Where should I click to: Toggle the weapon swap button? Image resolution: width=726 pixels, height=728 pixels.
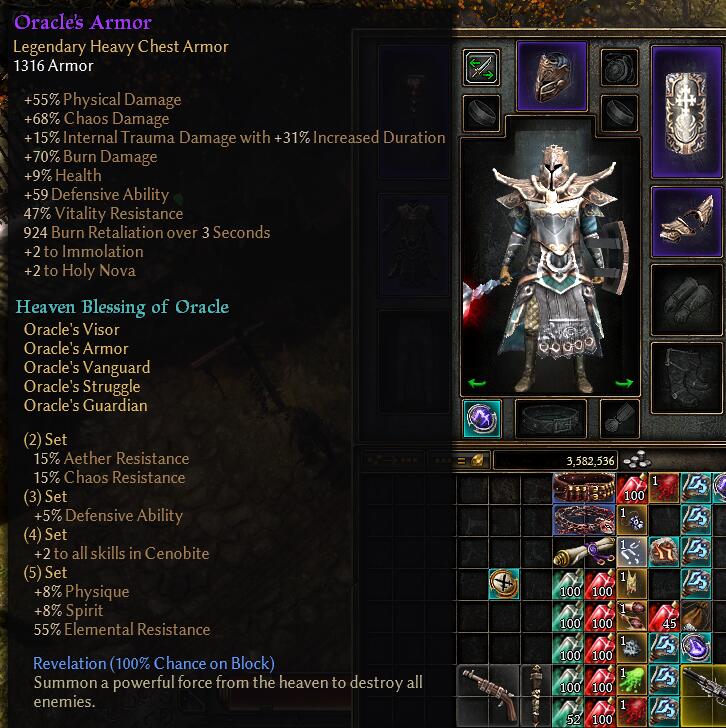tap(482, 68)
